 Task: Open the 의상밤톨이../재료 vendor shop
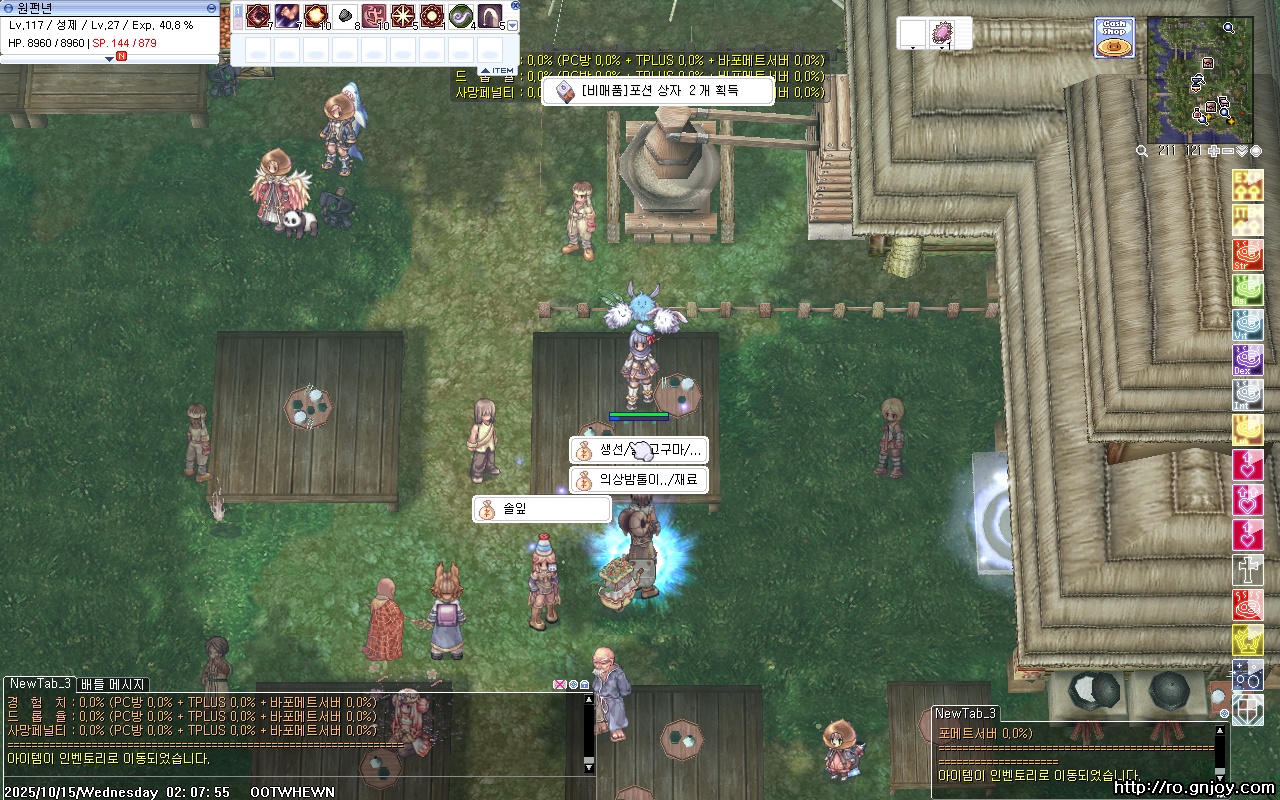click(639, 480)
